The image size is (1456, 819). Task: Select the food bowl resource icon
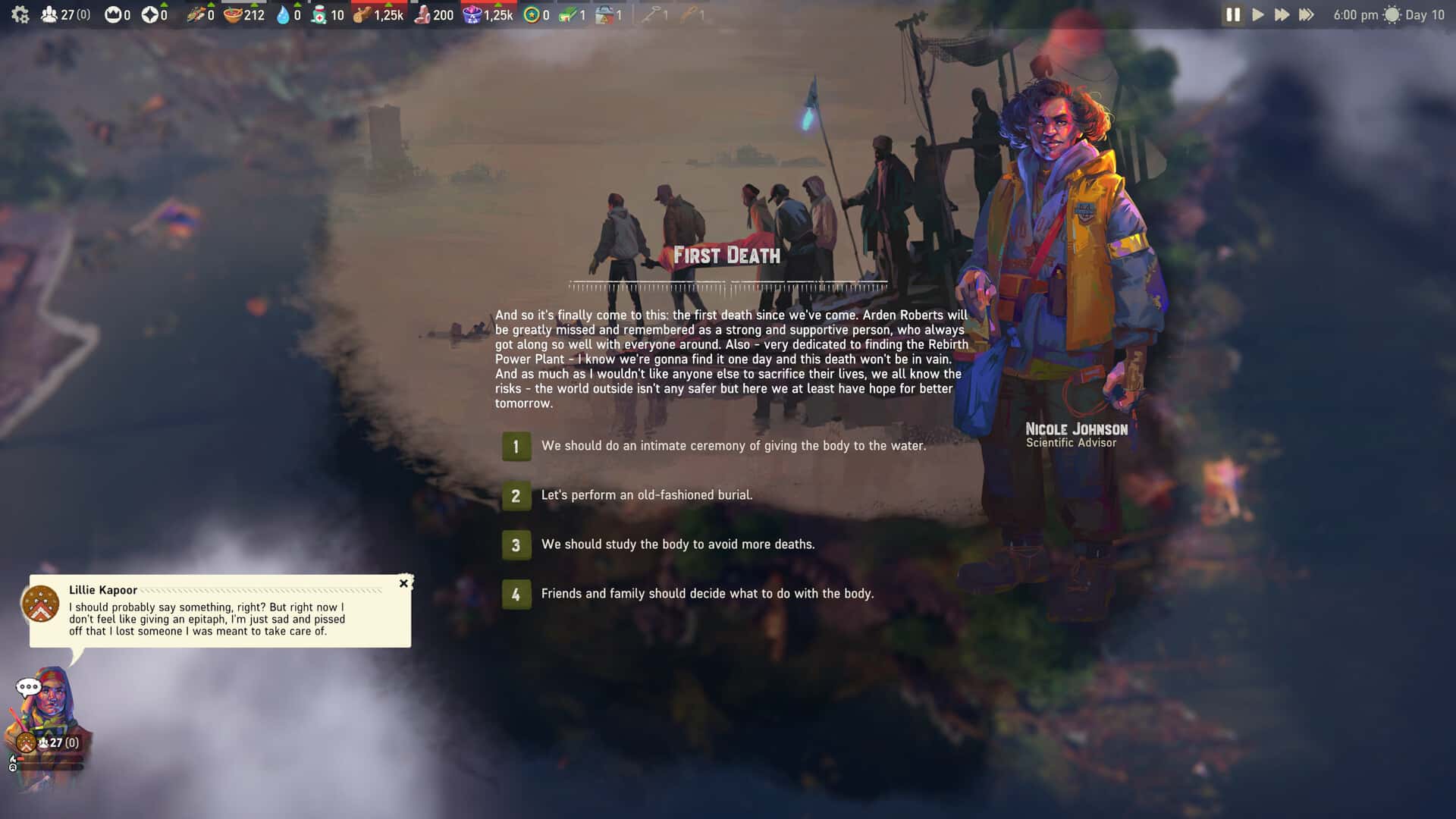(233, 14)
